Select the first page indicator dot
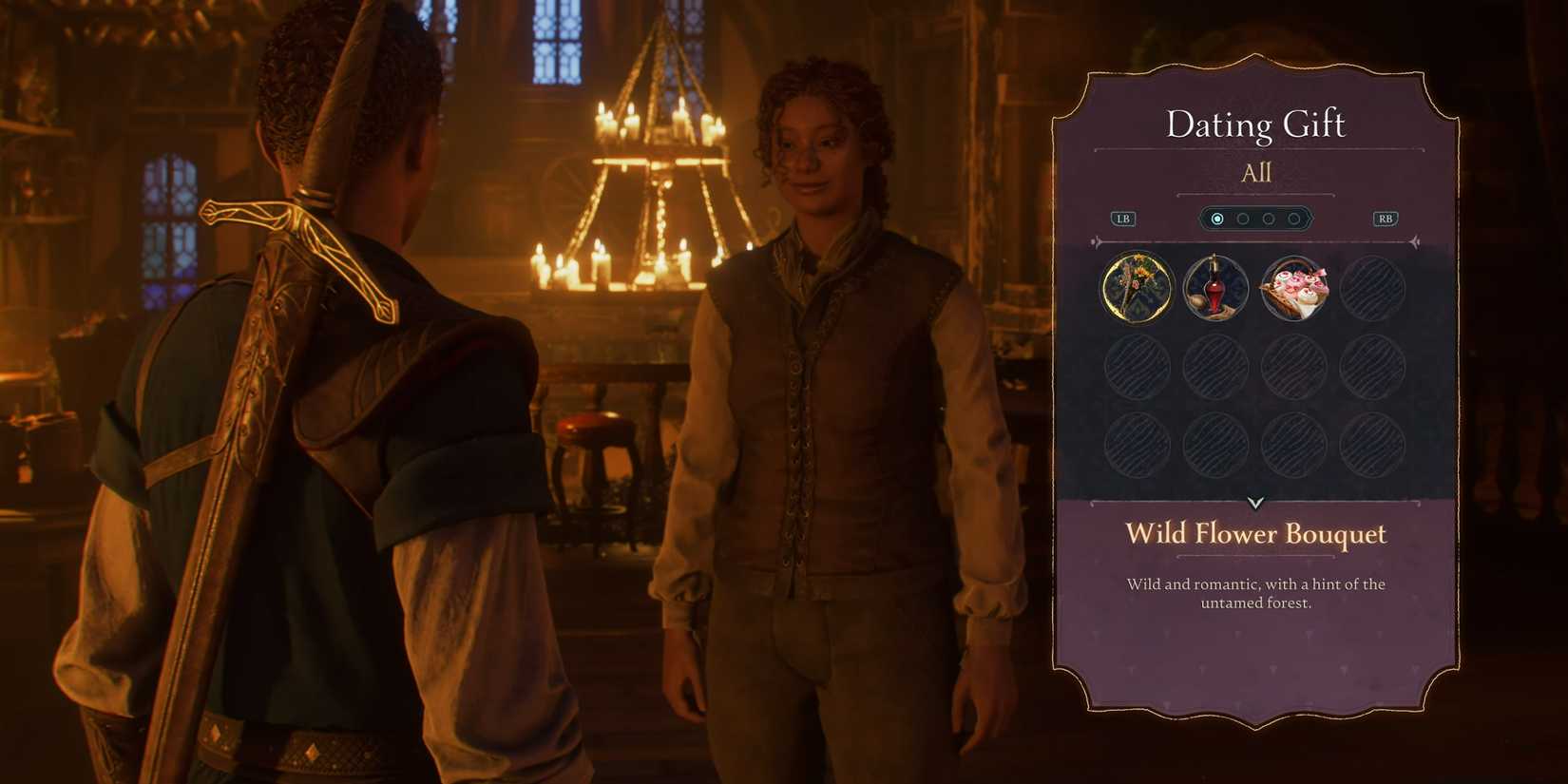This screenshot has height=784, width=1568. click(1217, 219)
